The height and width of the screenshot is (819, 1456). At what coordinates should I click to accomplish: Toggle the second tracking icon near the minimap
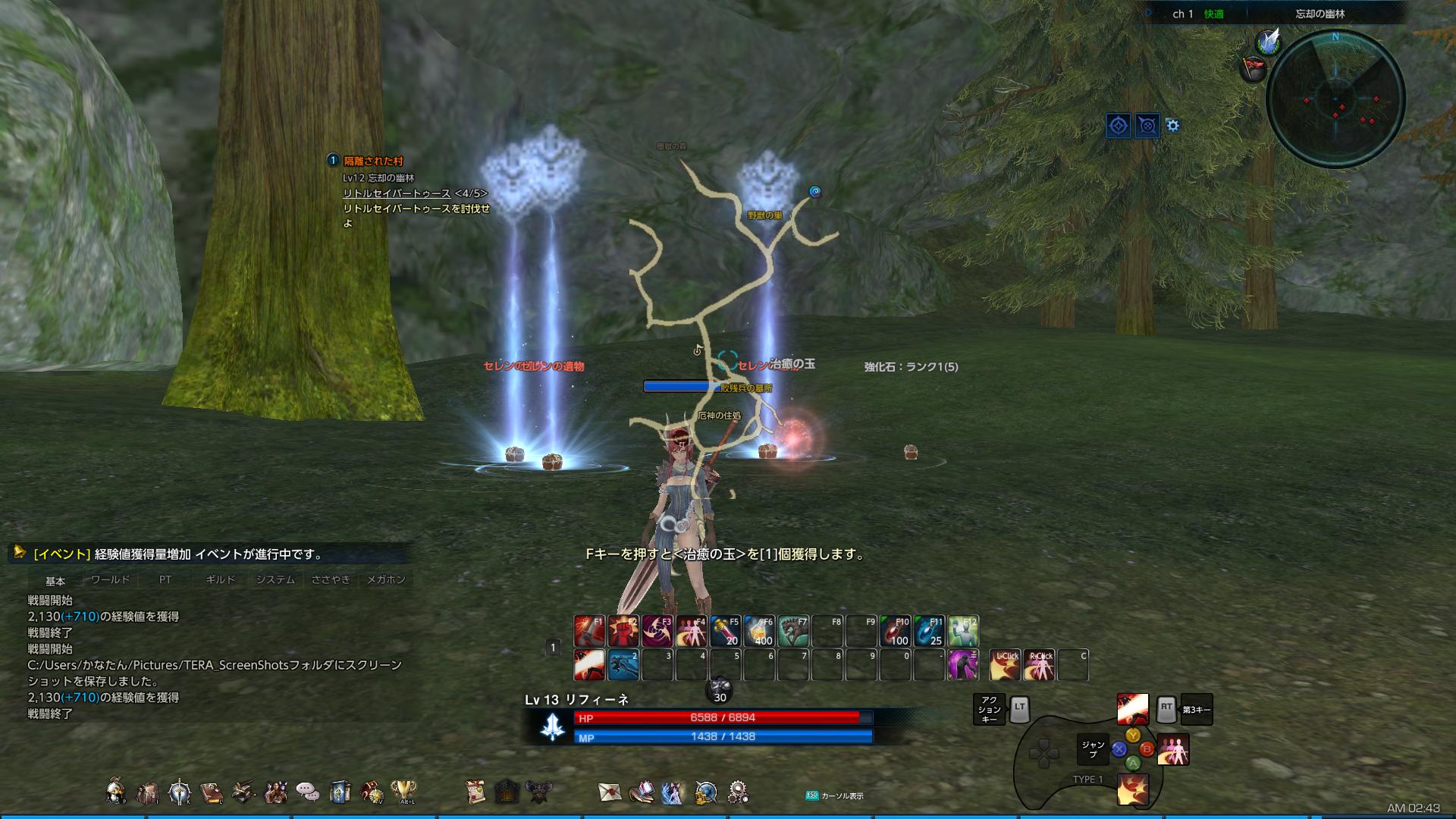[x=1147, y=126]
